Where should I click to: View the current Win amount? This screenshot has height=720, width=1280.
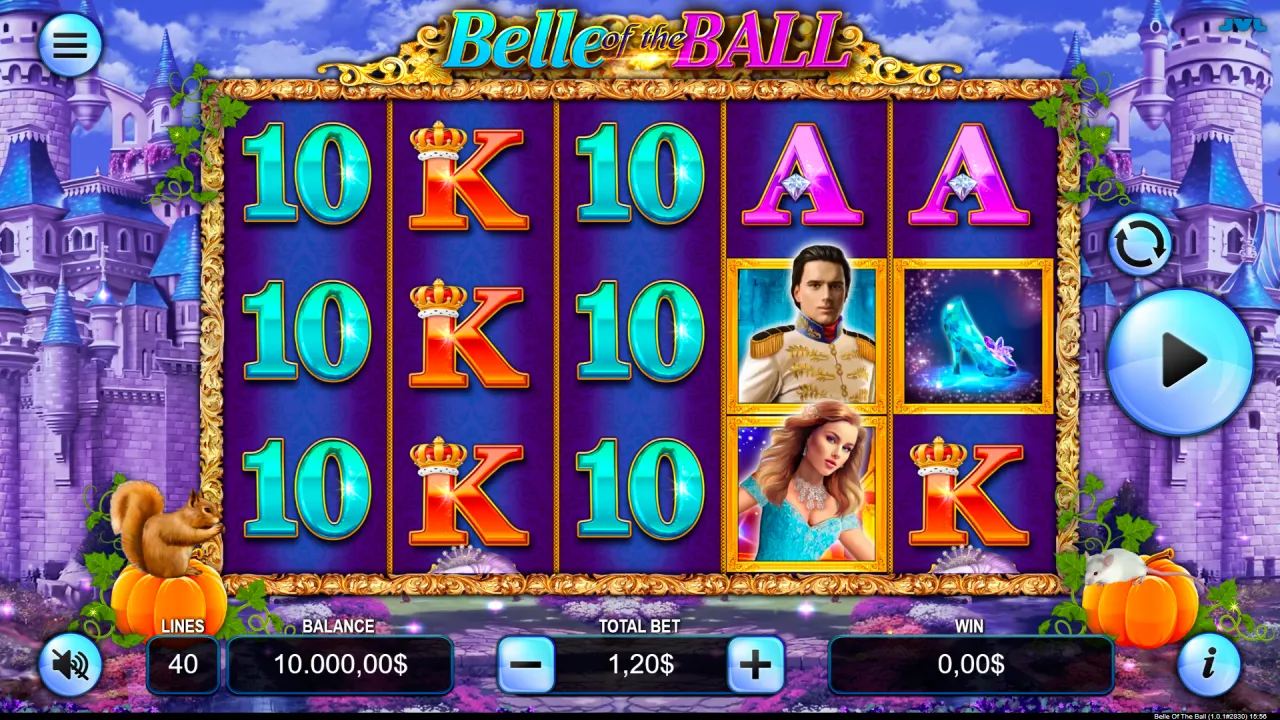pyautogui.click(x=970, y=663)
